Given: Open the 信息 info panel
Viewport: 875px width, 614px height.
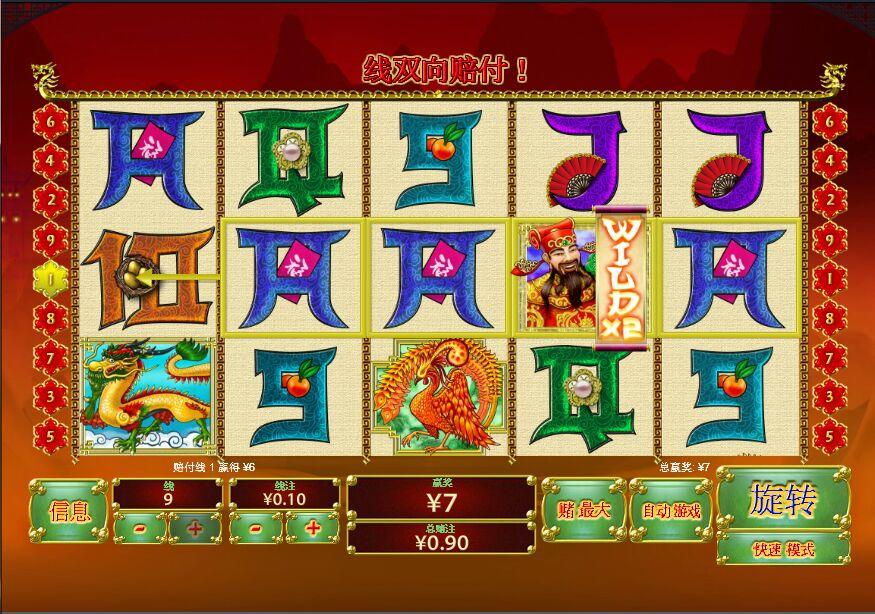Looking at the screenshot, I should (68, 511).
